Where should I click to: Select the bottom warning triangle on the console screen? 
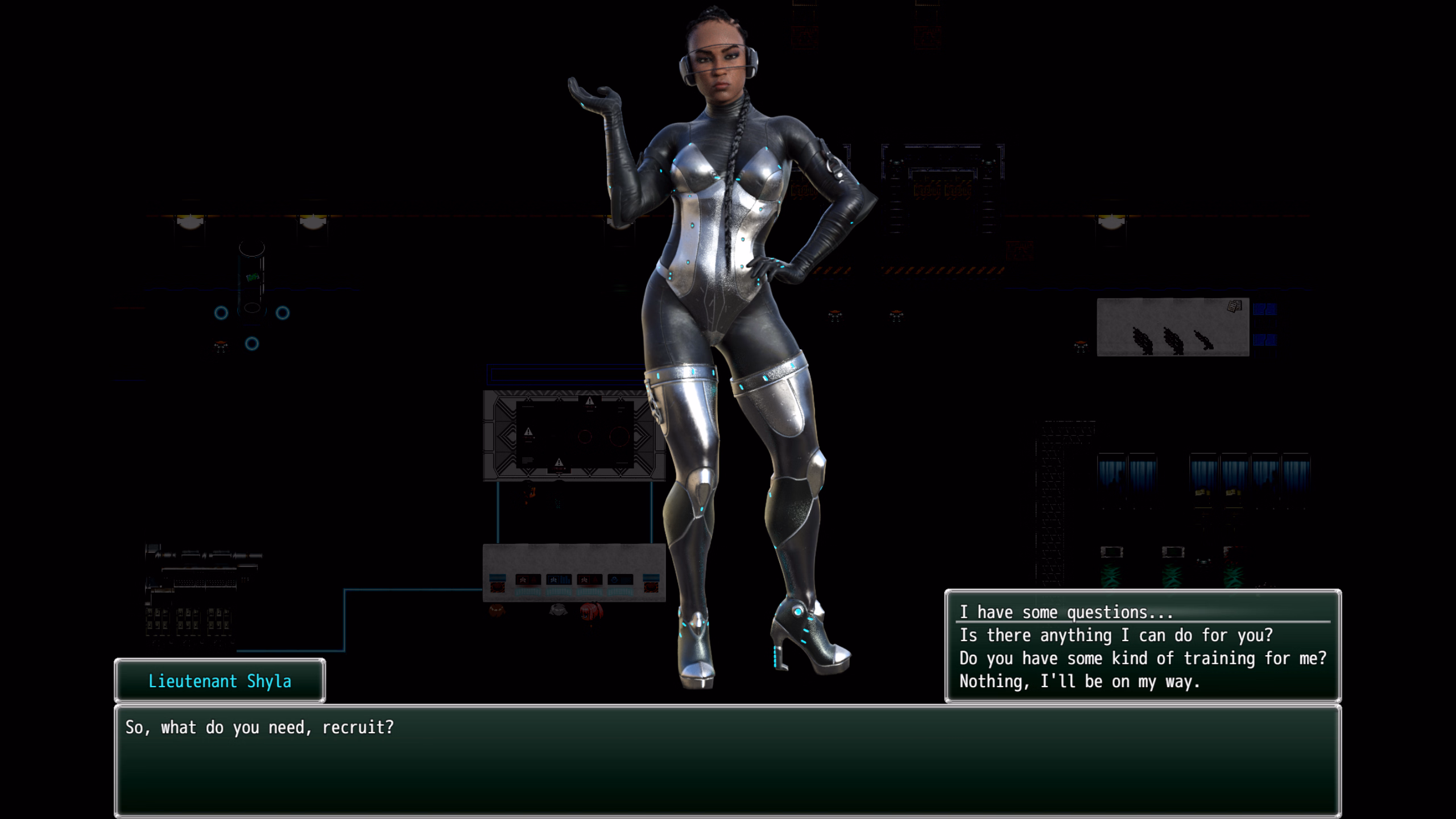(x=559, y=464)
